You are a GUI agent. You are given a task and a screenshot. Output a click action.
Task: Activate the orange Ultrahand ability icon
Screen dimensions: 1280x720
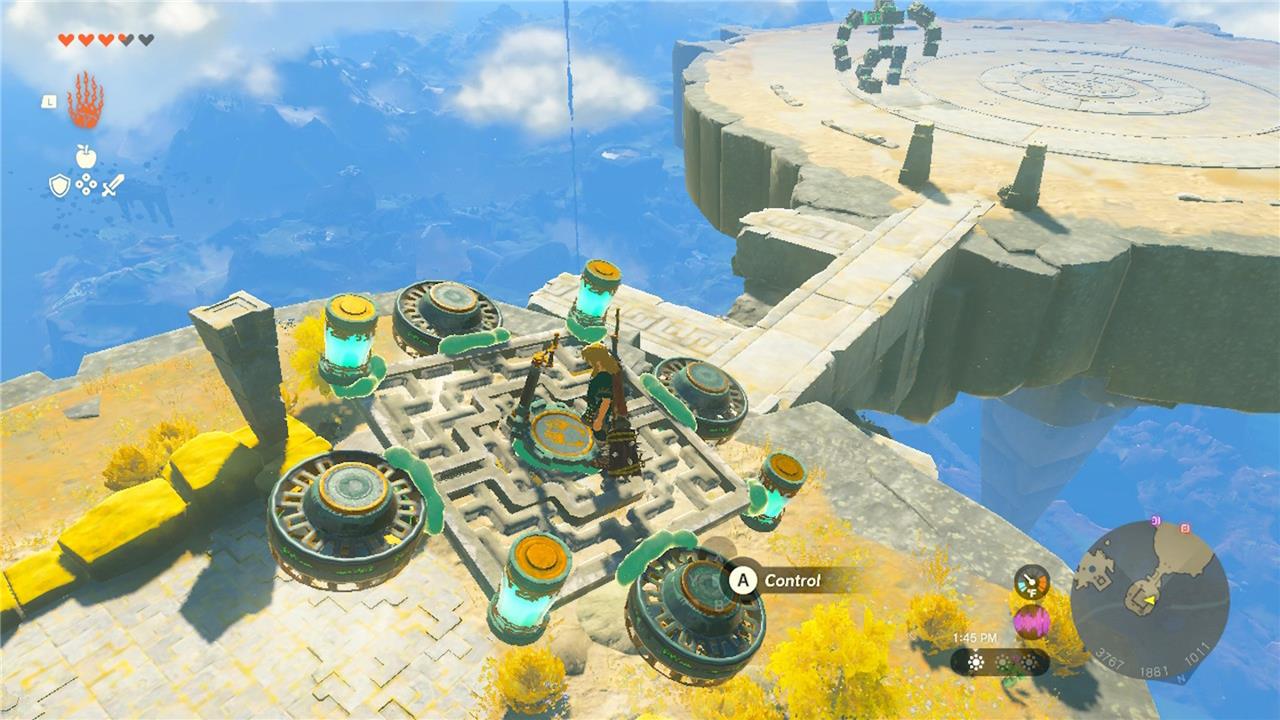pyautogui.click(x=85, y=100)
